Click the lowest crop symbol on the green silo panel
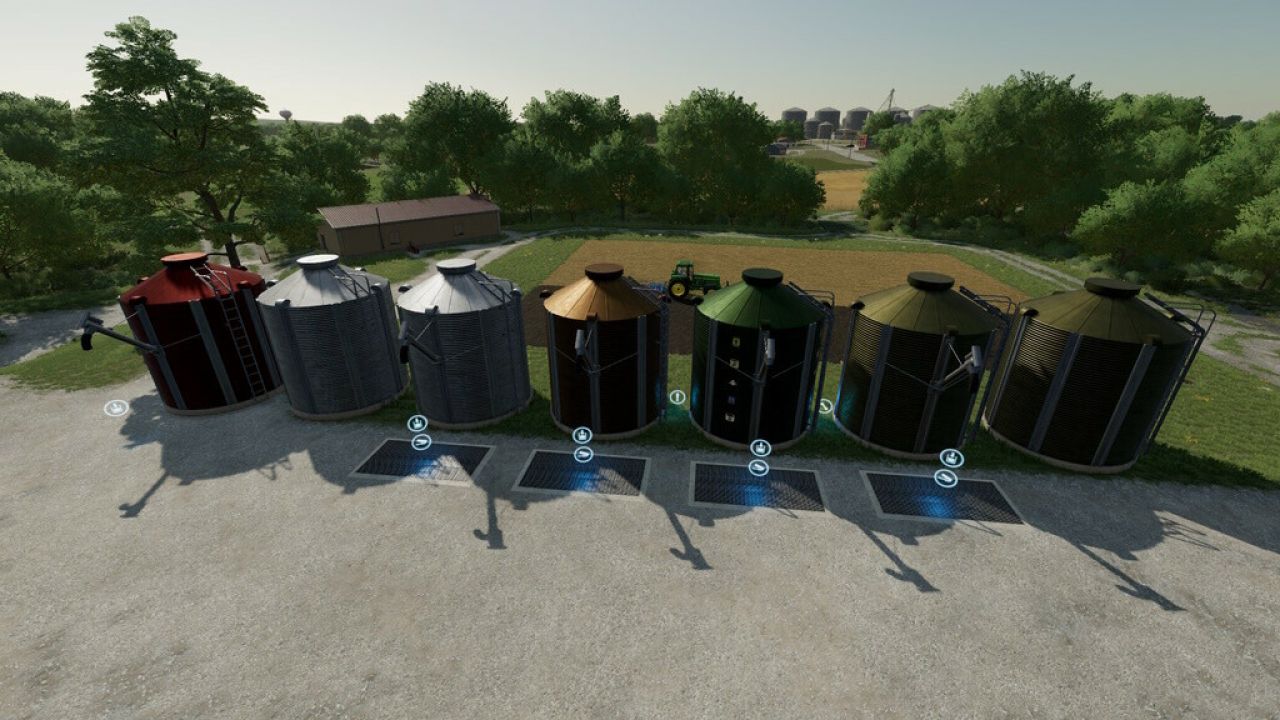Image resolution: width=1280 pixels, height=720 pixels. click(x=734, y=417)
